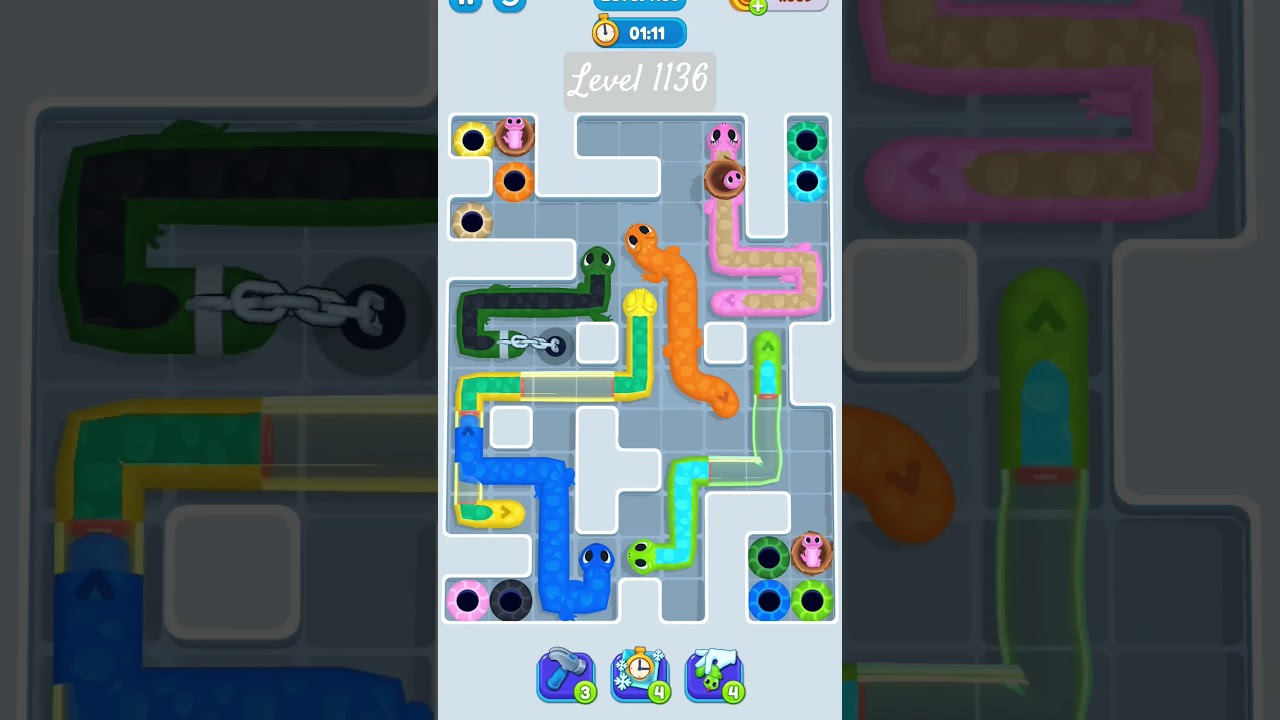Pause the game
This screenshot has height=720, width=1280.
[x=465, y=4]
